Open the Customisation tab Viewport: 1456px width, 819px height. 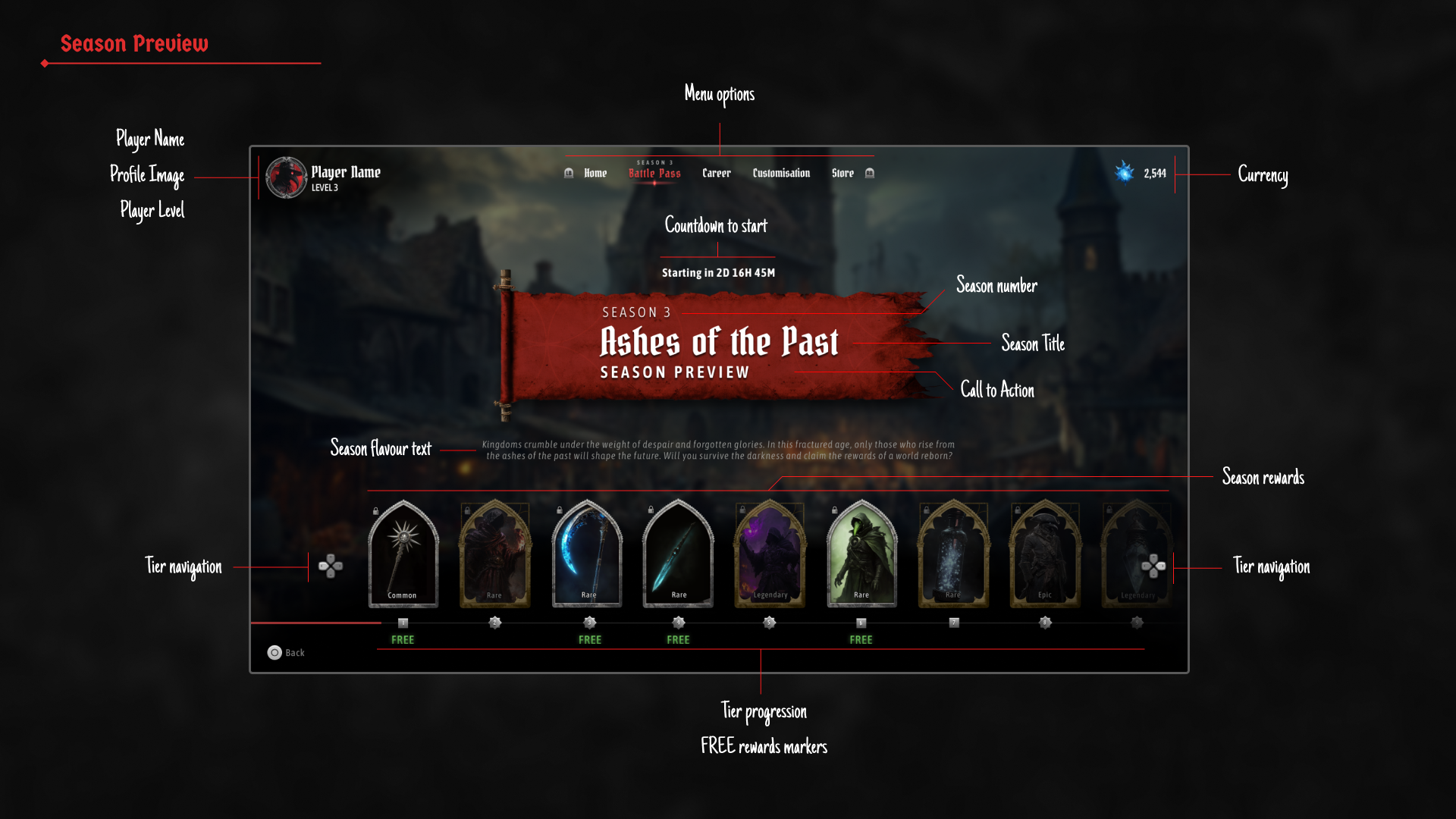[781, 174]
